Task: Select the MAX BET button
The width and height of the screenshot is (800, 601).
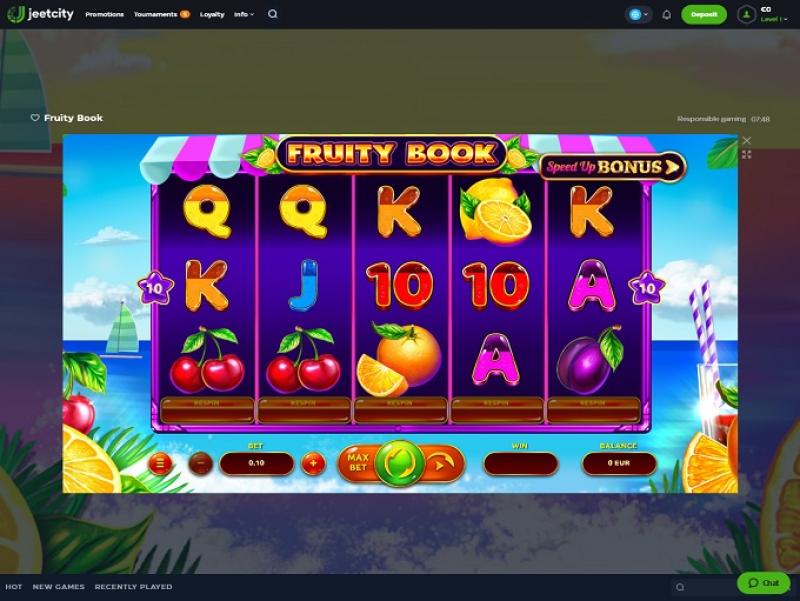Action: click(357, 463)
